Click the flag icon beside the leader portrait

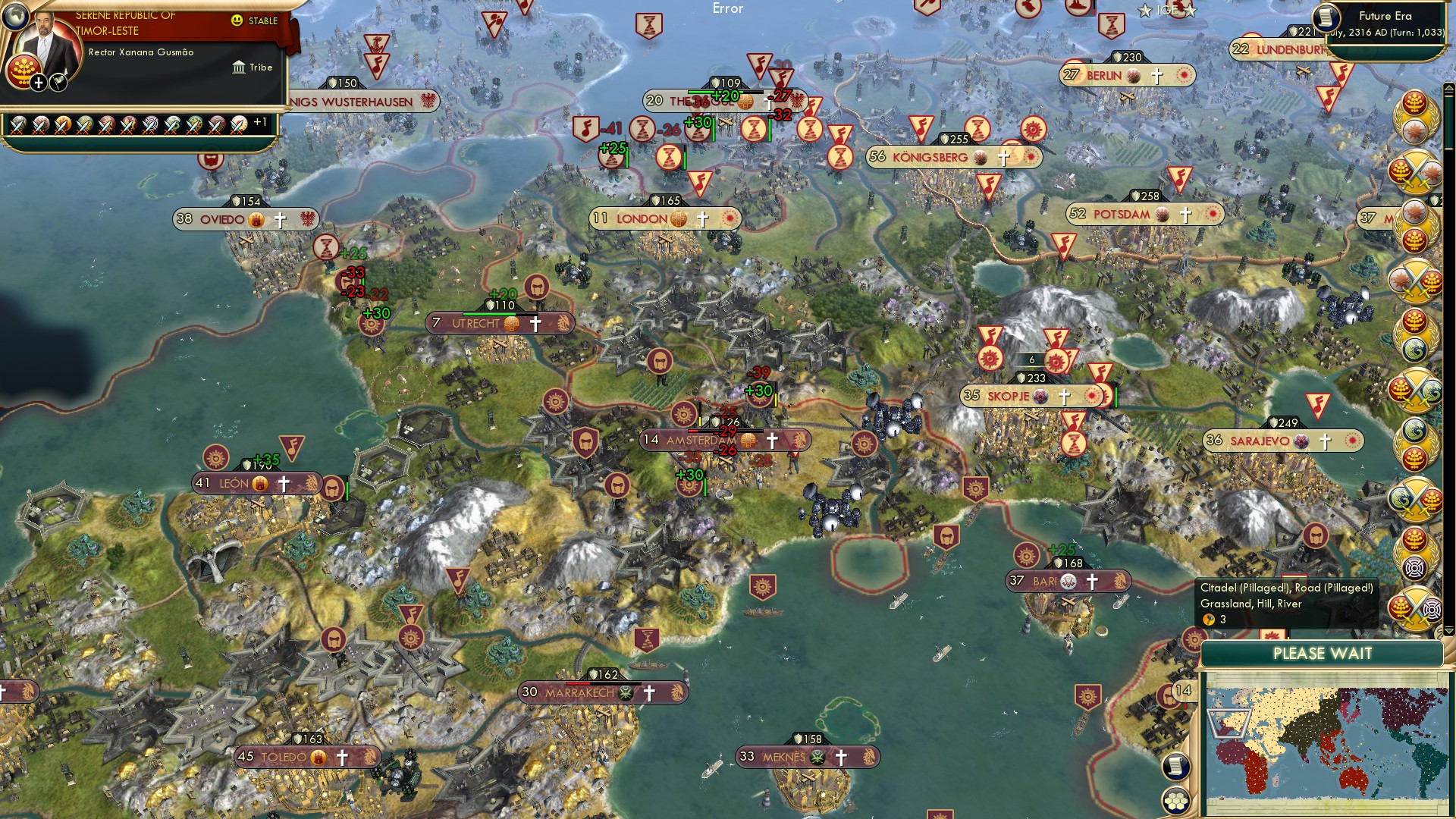point(56,83)
